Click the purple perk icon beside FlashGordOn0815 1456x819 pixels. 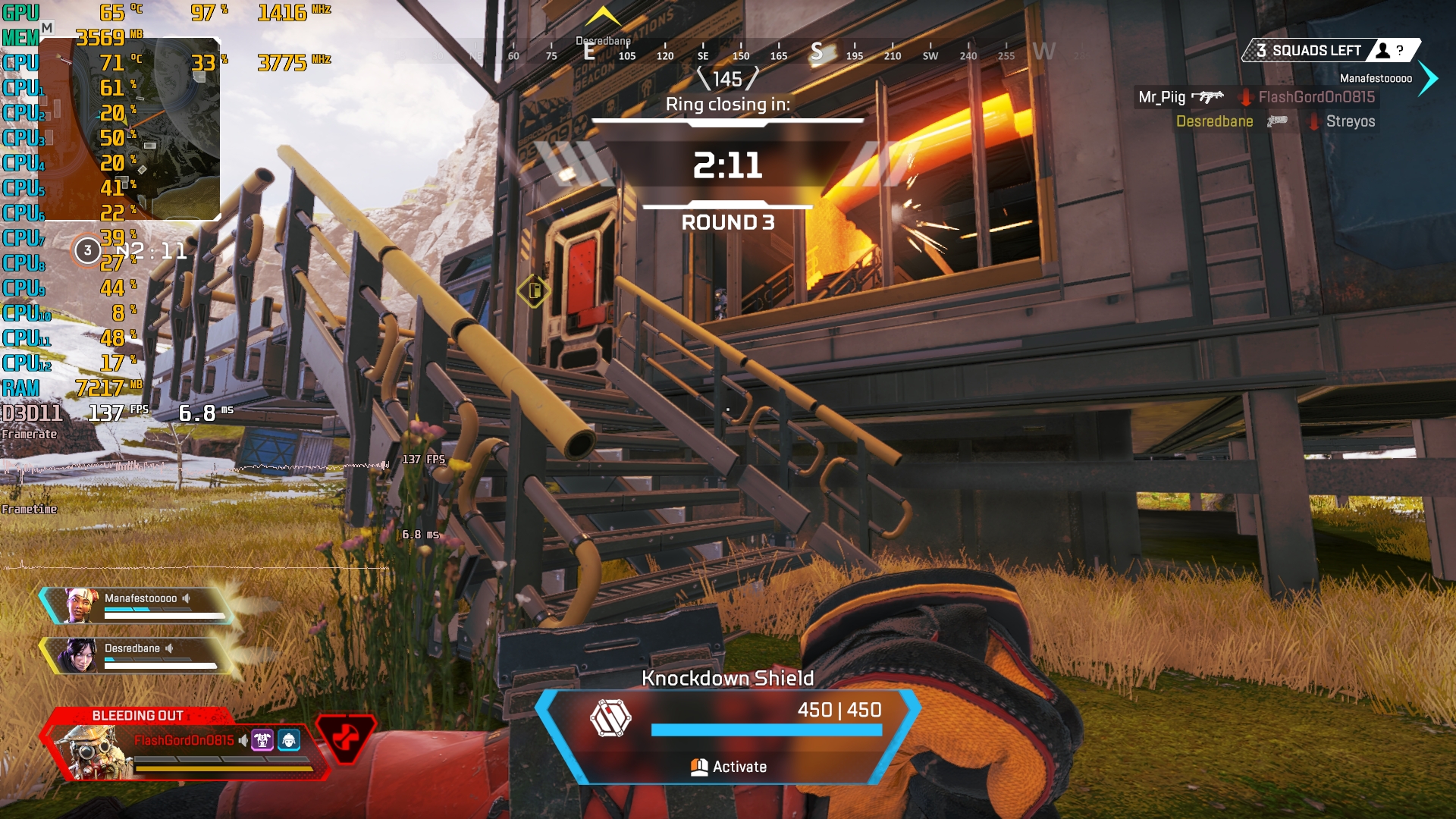tap(262, 740)
